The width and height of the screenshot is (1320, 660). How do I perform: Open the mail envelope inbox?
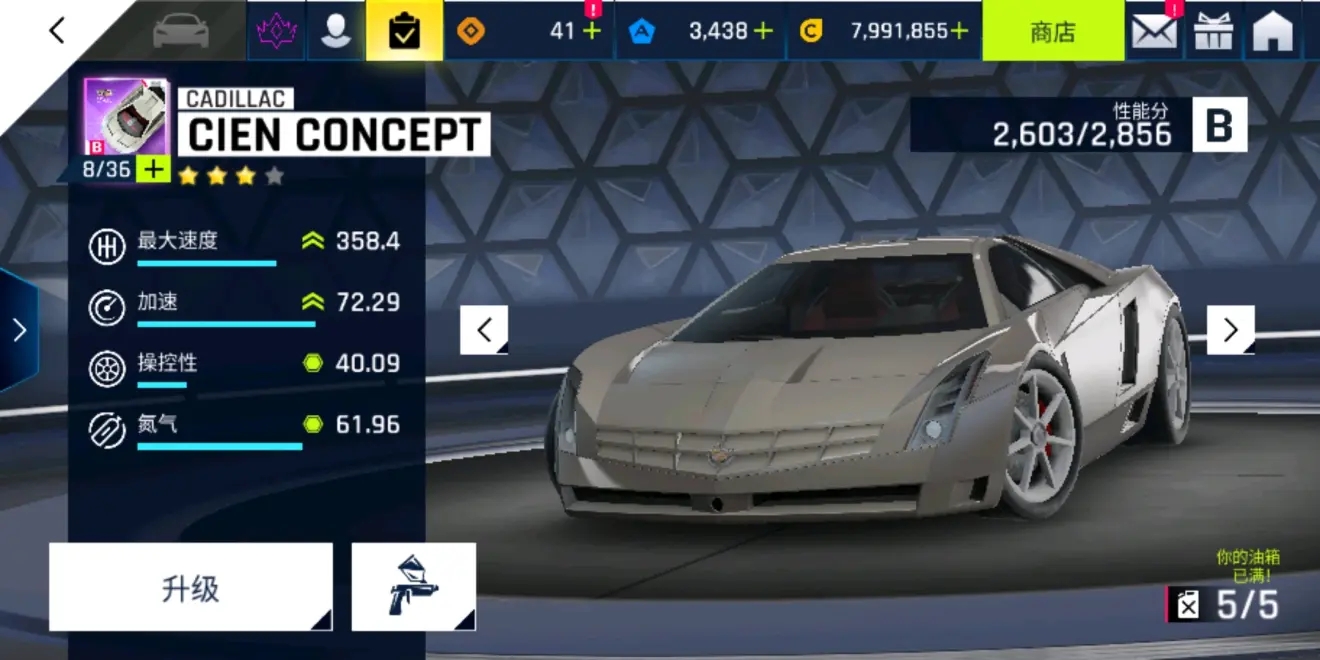click(1154, 32)
